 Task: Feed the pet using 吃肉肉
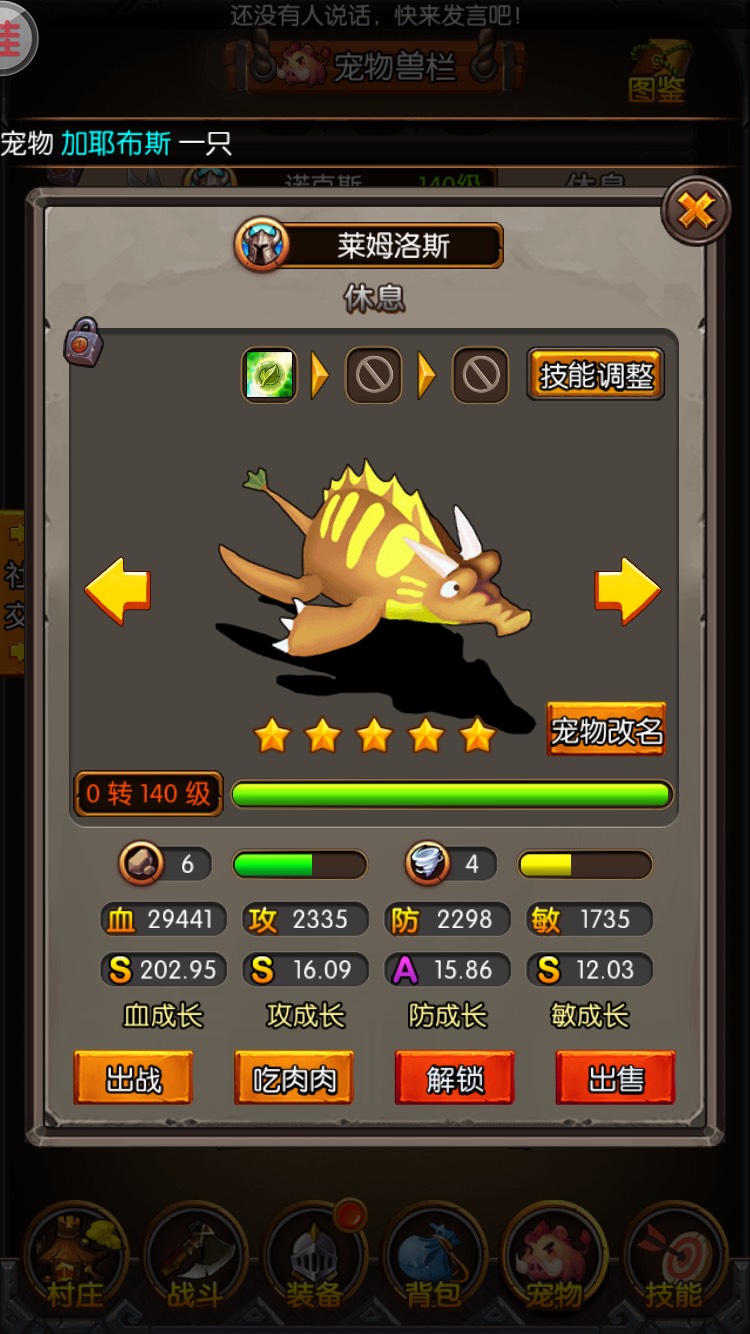[x=294, y=1078]
